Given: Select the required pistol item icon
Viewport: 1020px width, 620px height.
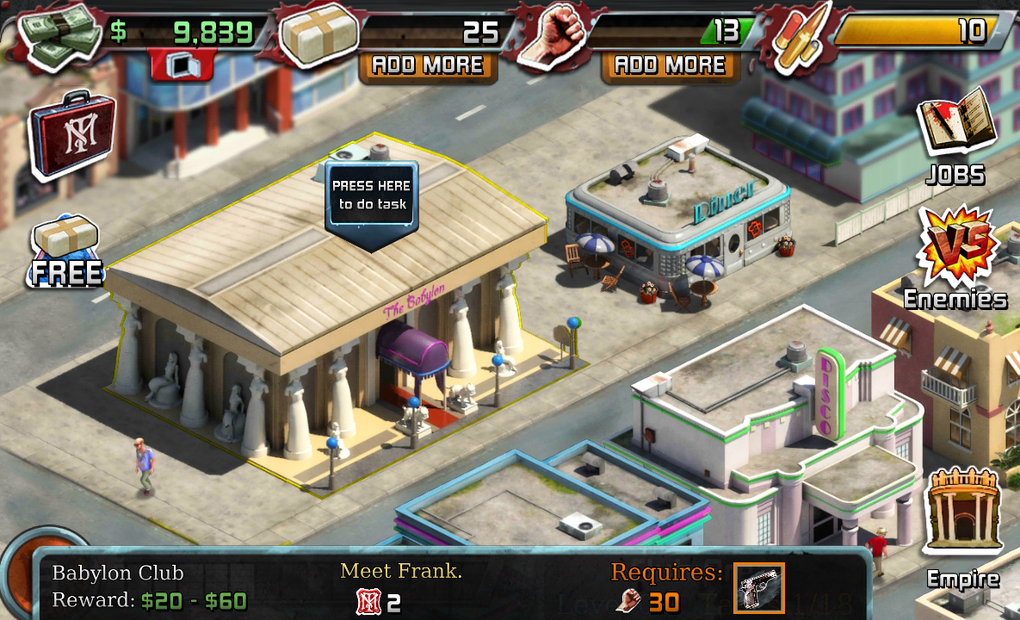Looking at the screenshot, I should coord(759,588).
